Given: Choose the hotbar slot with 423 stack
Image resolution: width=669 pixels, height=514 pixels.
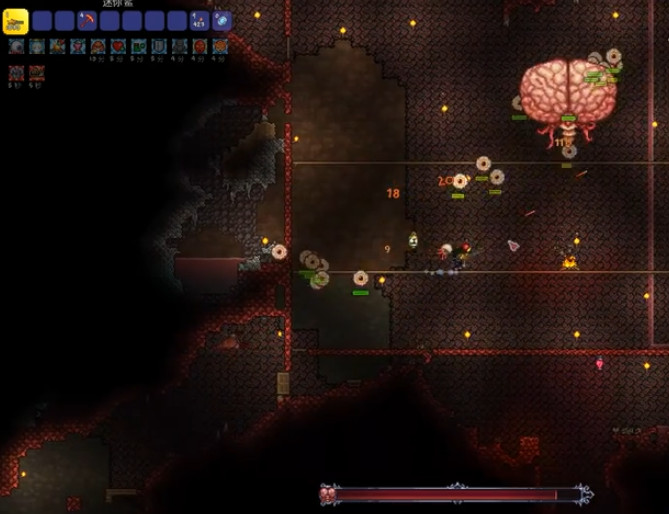Looking at the screenshot, I should (x=199, y=20).
